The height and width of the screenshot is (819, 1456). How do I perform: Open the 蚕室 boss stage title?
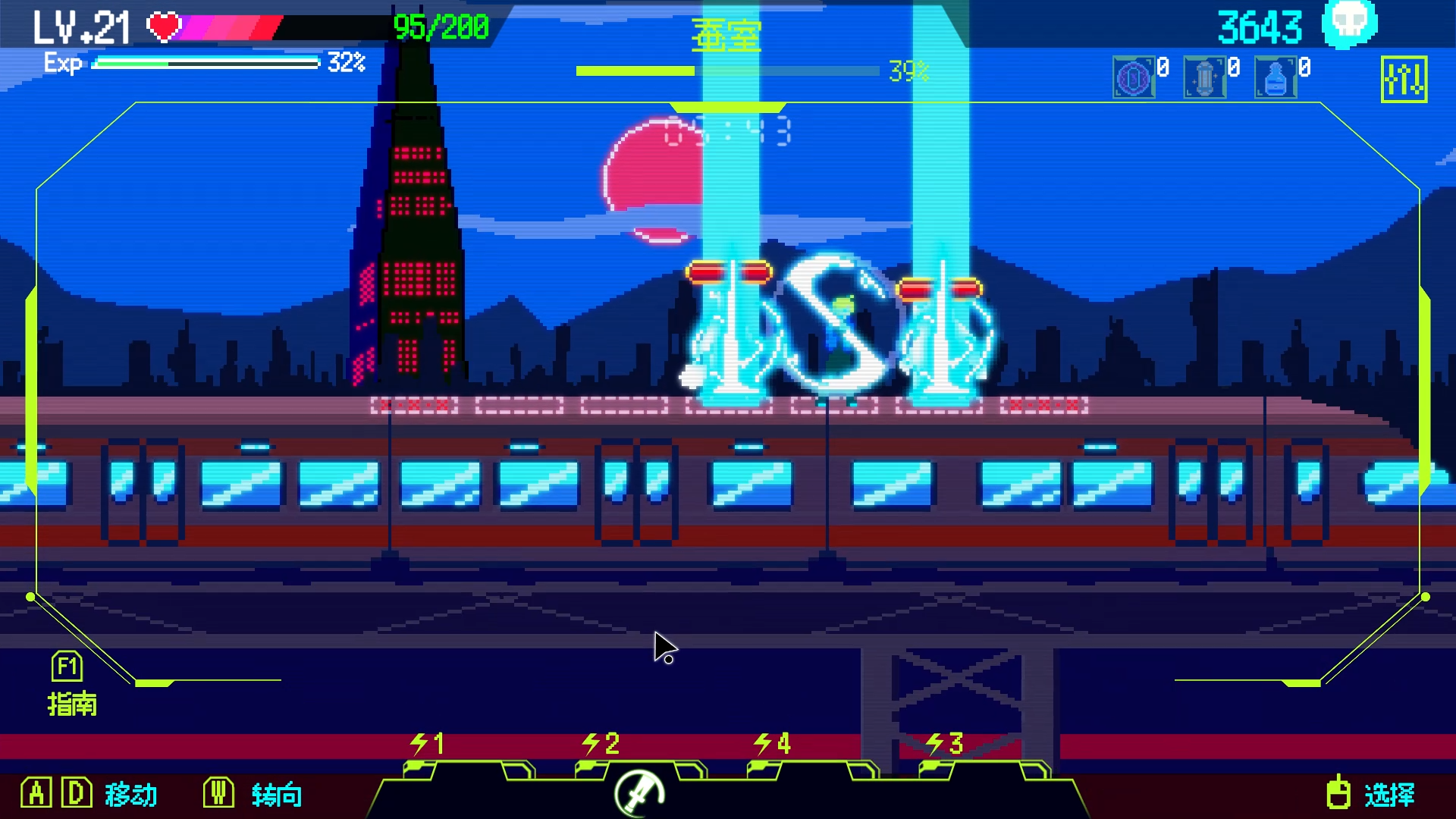726,34
